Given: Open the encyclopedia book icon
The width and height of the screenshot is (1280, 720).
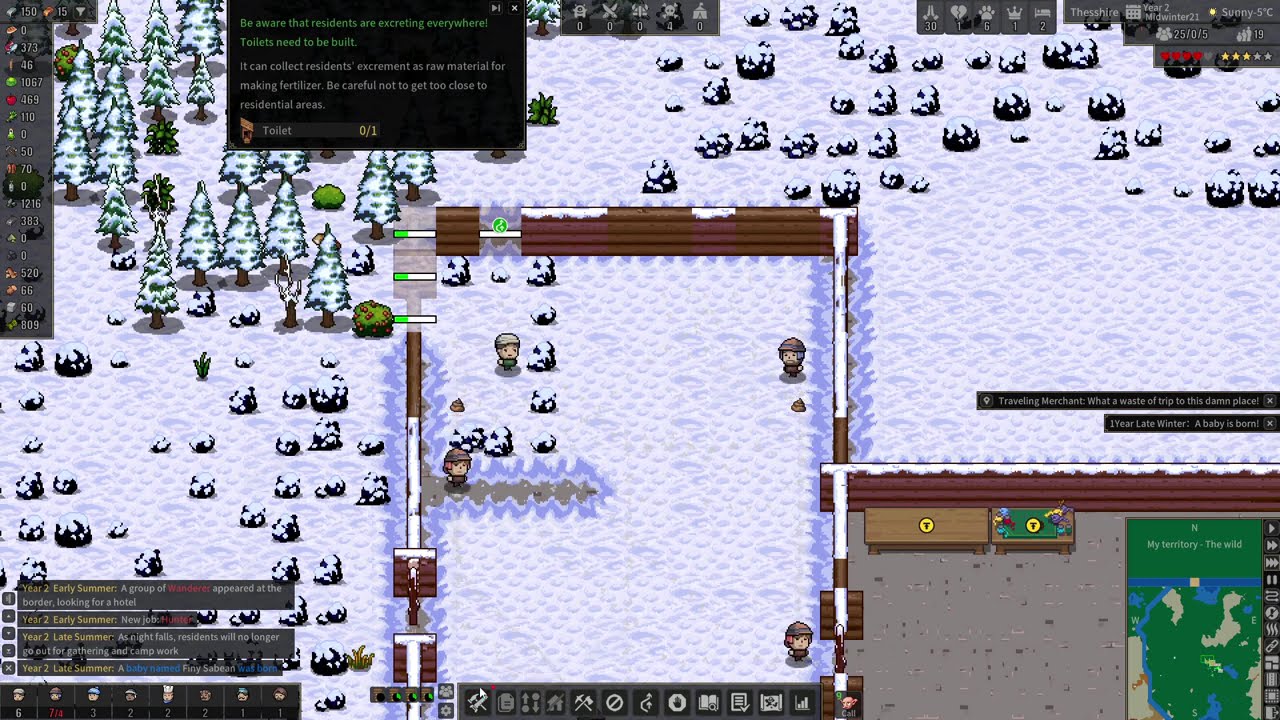Looking at the screenshot, I should click(708, 702).
